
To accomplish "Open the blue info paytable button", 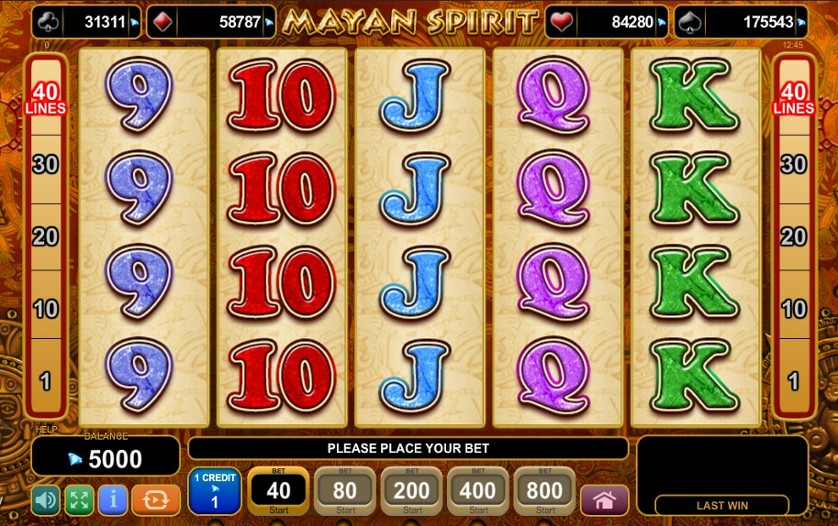I will [x=112, y=500].
